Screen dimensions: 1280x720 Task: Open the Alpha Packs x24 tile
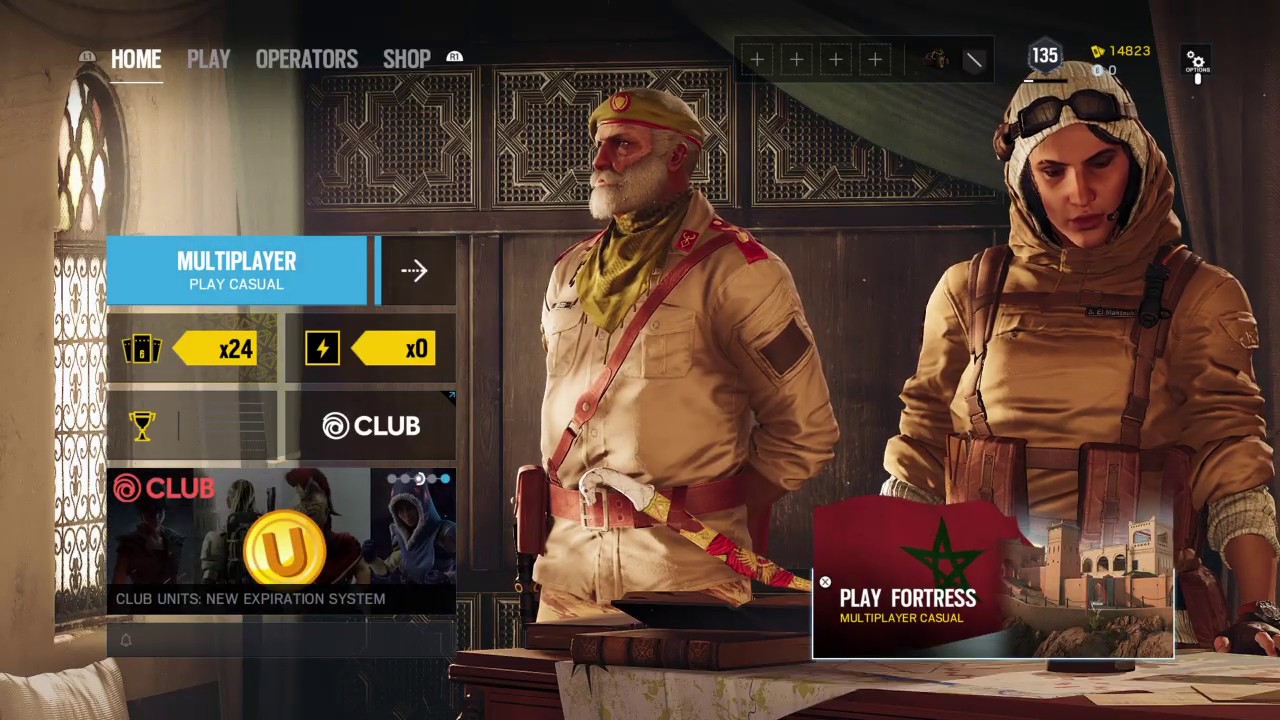coord(192,348)
